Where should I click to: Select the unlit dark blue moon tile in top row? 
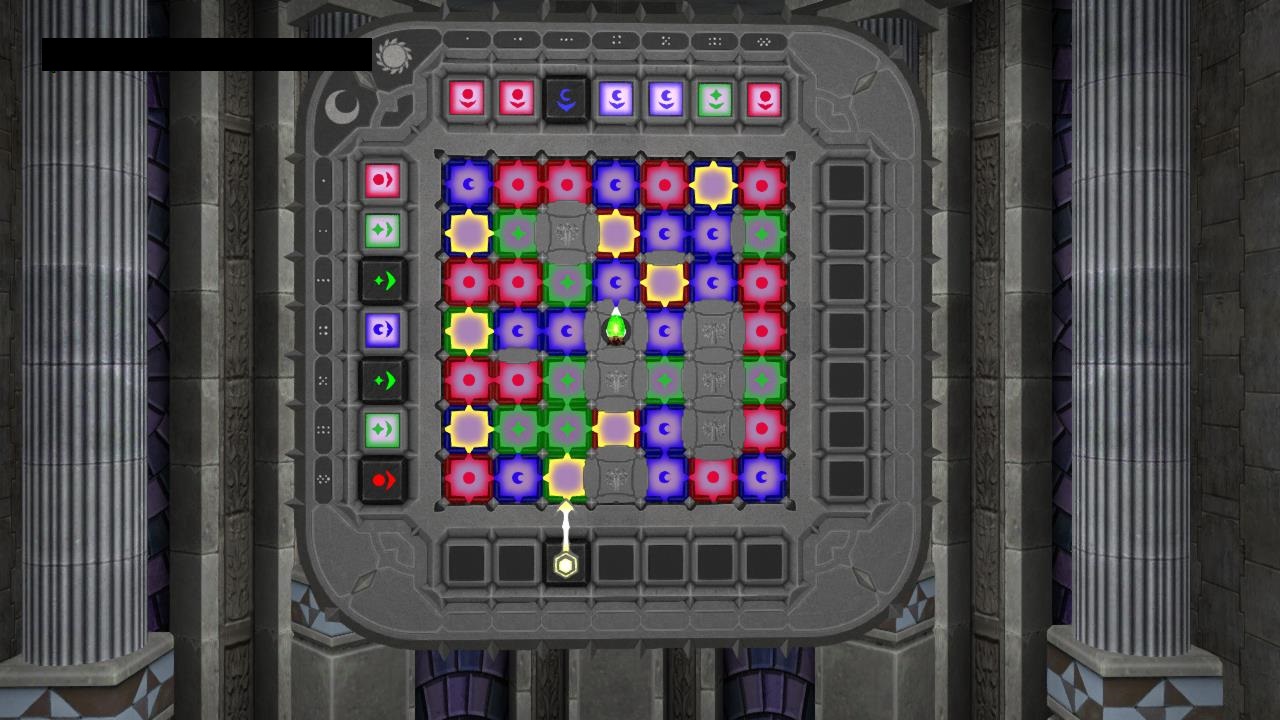tap(566, 99)
